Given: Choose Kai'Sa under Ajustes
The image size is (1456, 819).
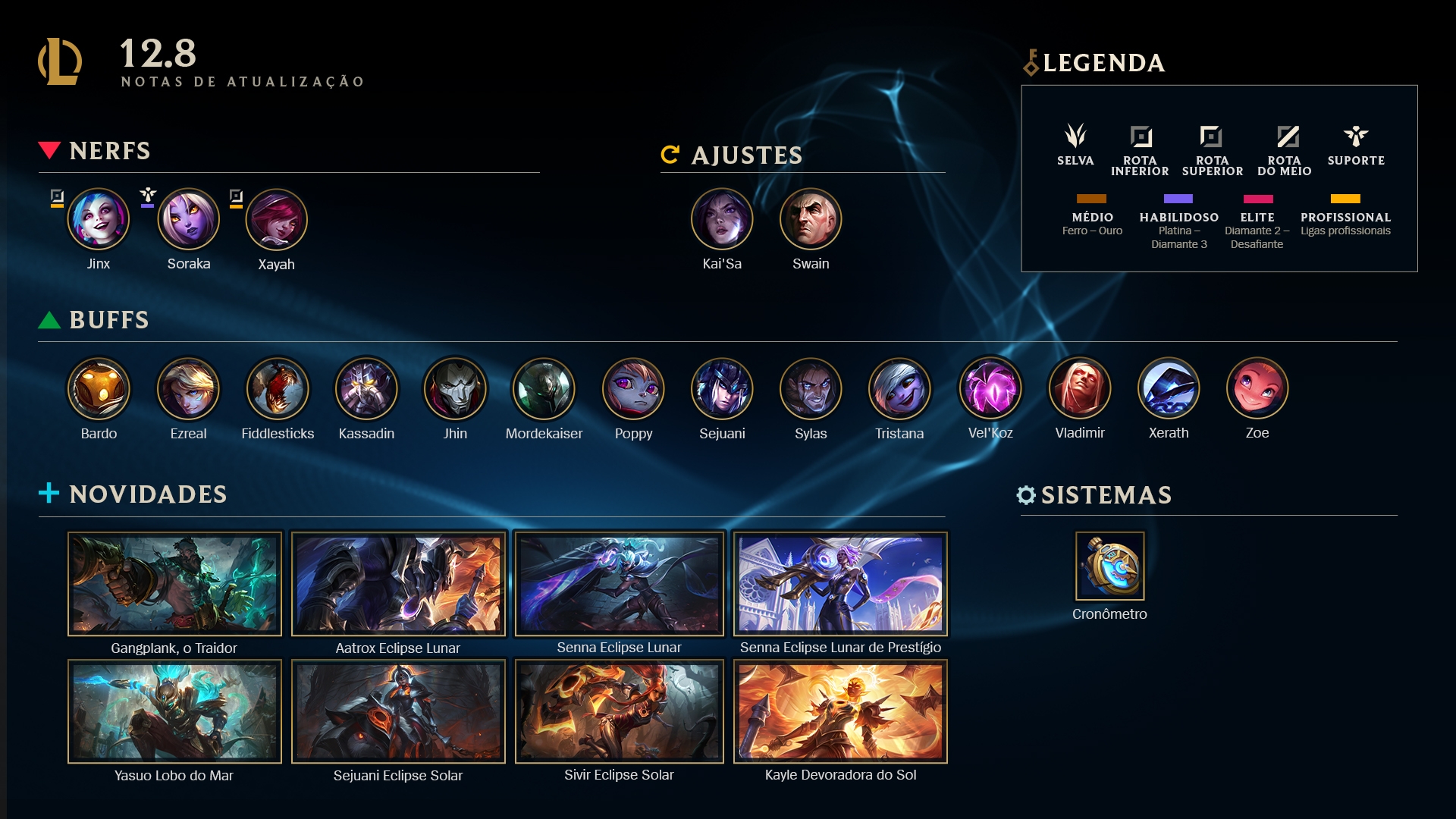Looking at the screenshot, I should [722, 220].
